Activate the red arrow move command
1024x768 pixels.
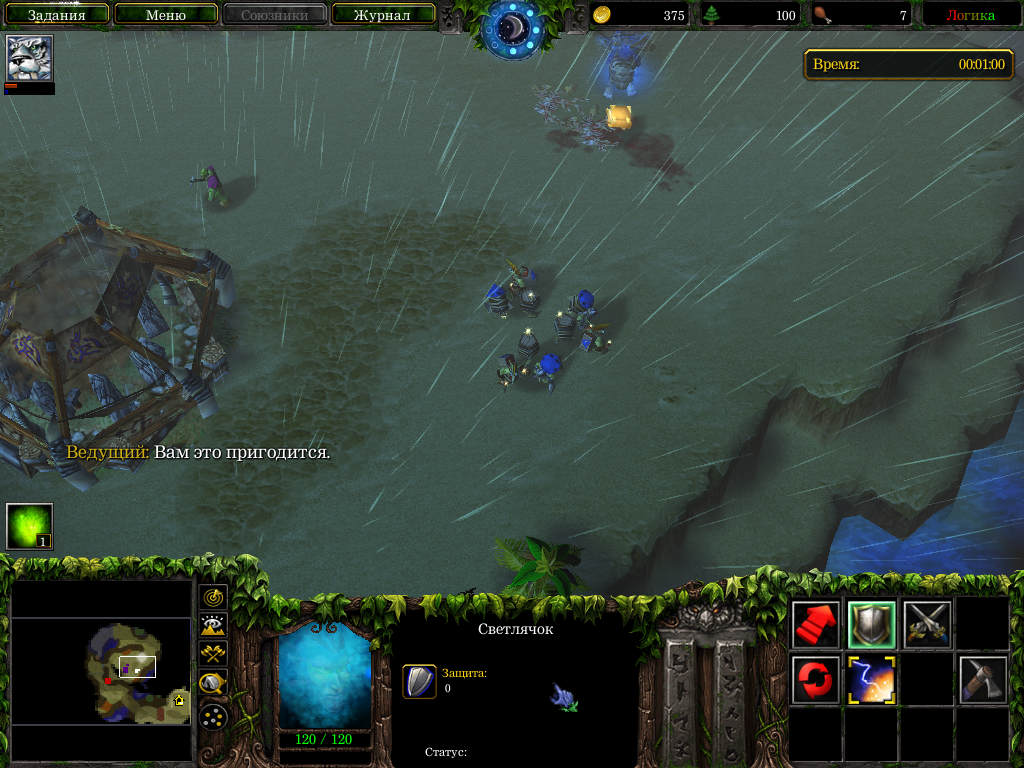[816, 625]
